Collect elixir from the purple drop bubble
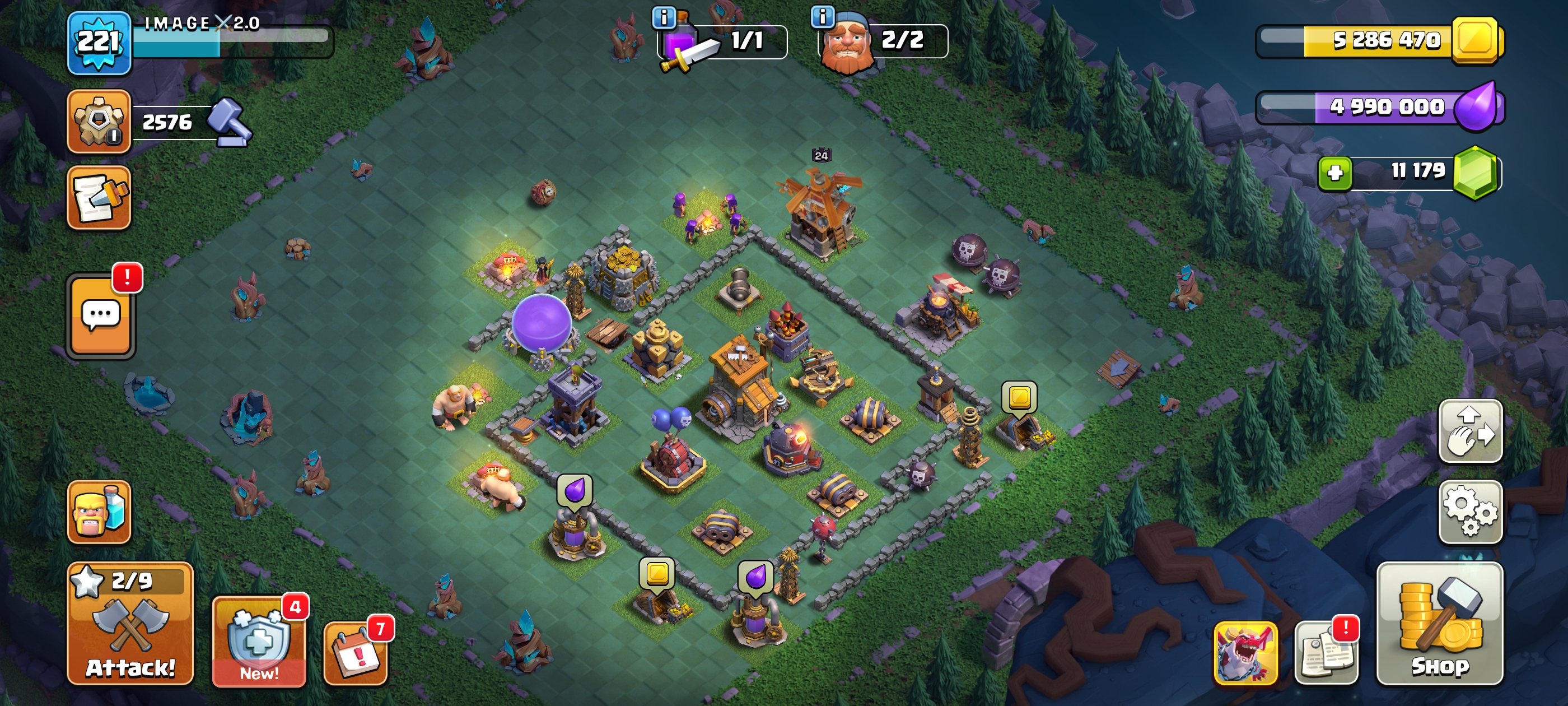This screenshot has height=706, width=1568. click(574, 490)
